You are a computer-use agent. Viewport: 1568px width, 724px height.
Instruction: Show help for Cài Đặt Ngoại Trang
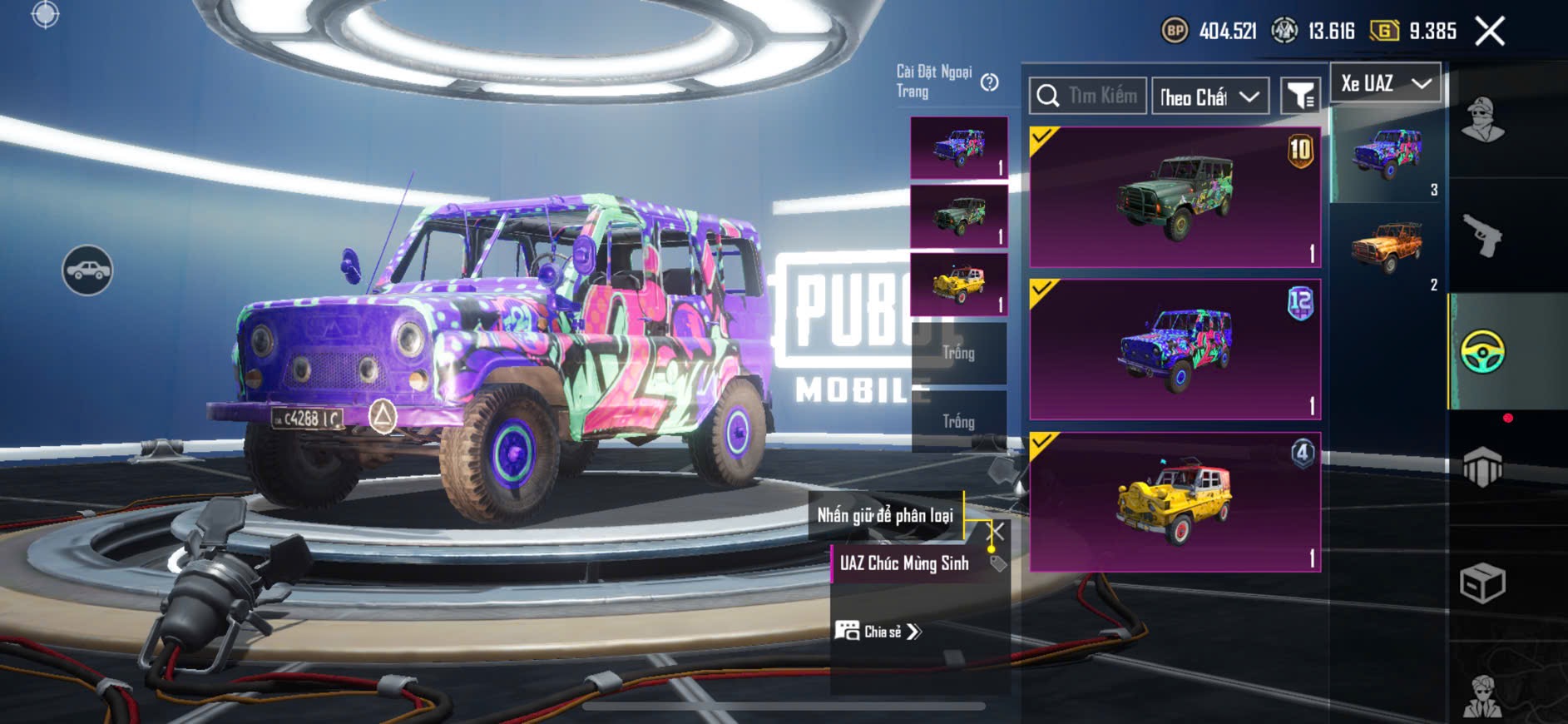pos(989,82)
